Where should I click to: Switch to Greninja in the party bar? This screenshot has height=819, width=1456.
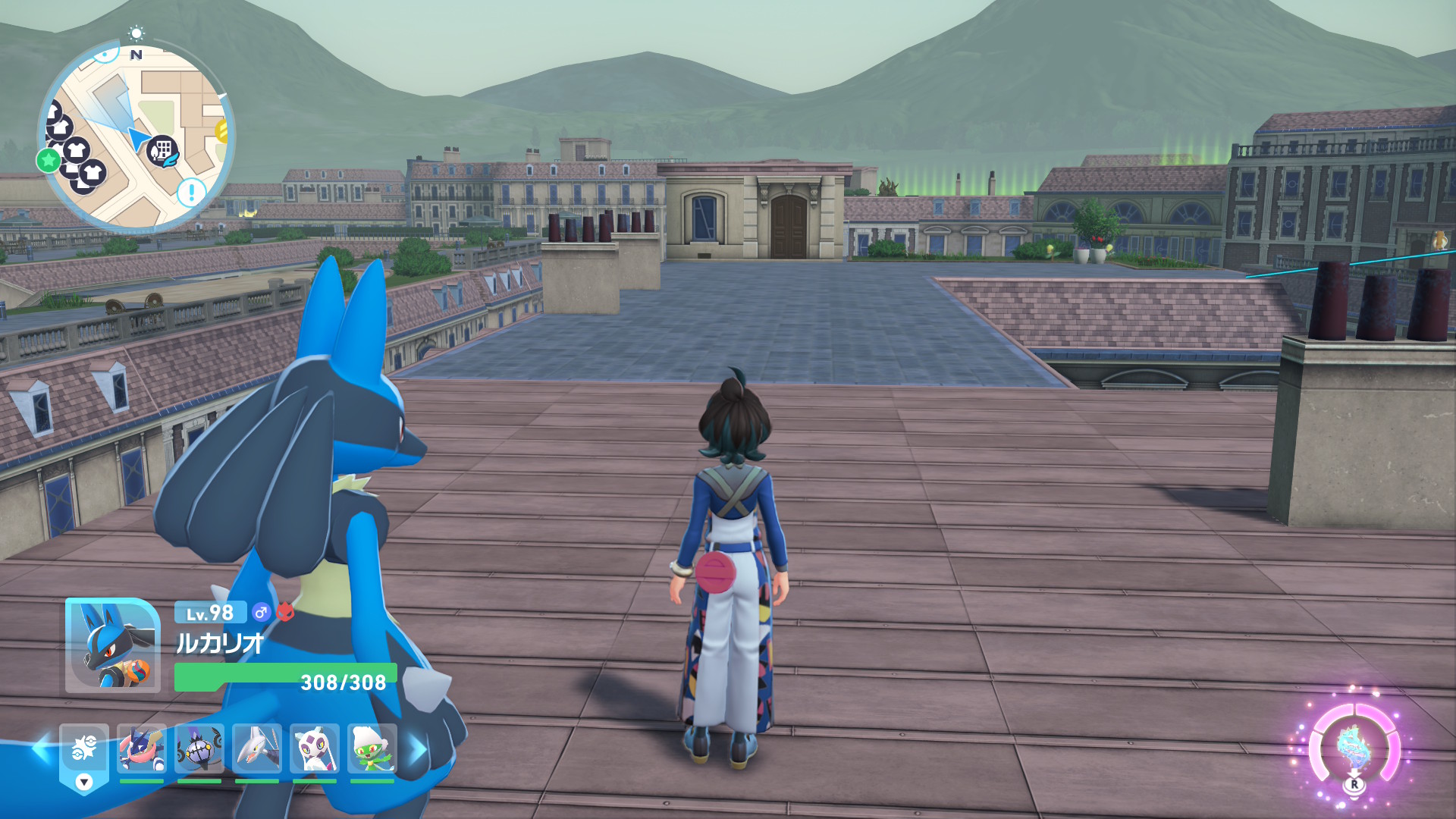click(x=142, y=748)
